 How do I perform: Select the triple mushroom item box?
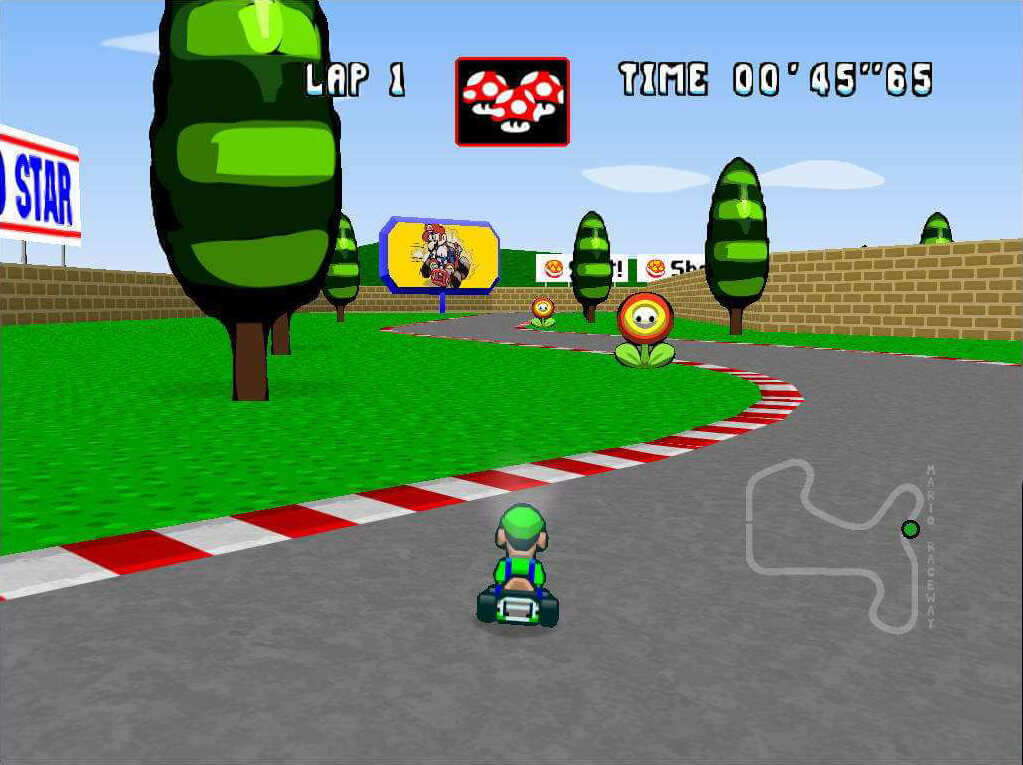(x=512, y=101)
